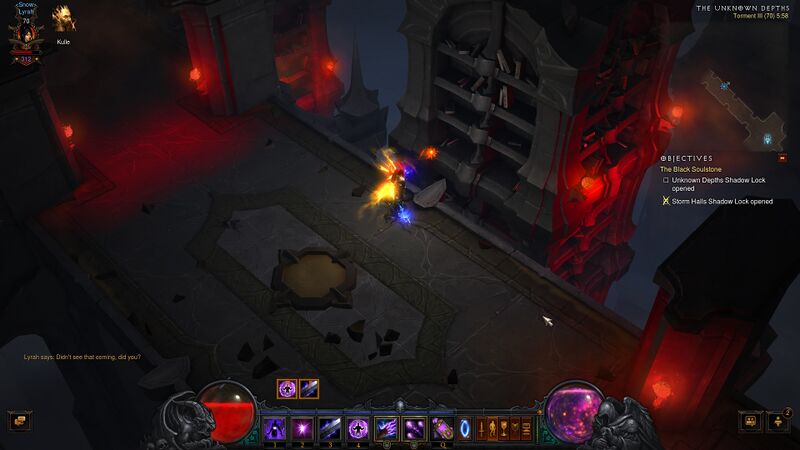Click the Kulle follower portrait
Viewport: 800px width, 450px height.
(x=63, y=19)
